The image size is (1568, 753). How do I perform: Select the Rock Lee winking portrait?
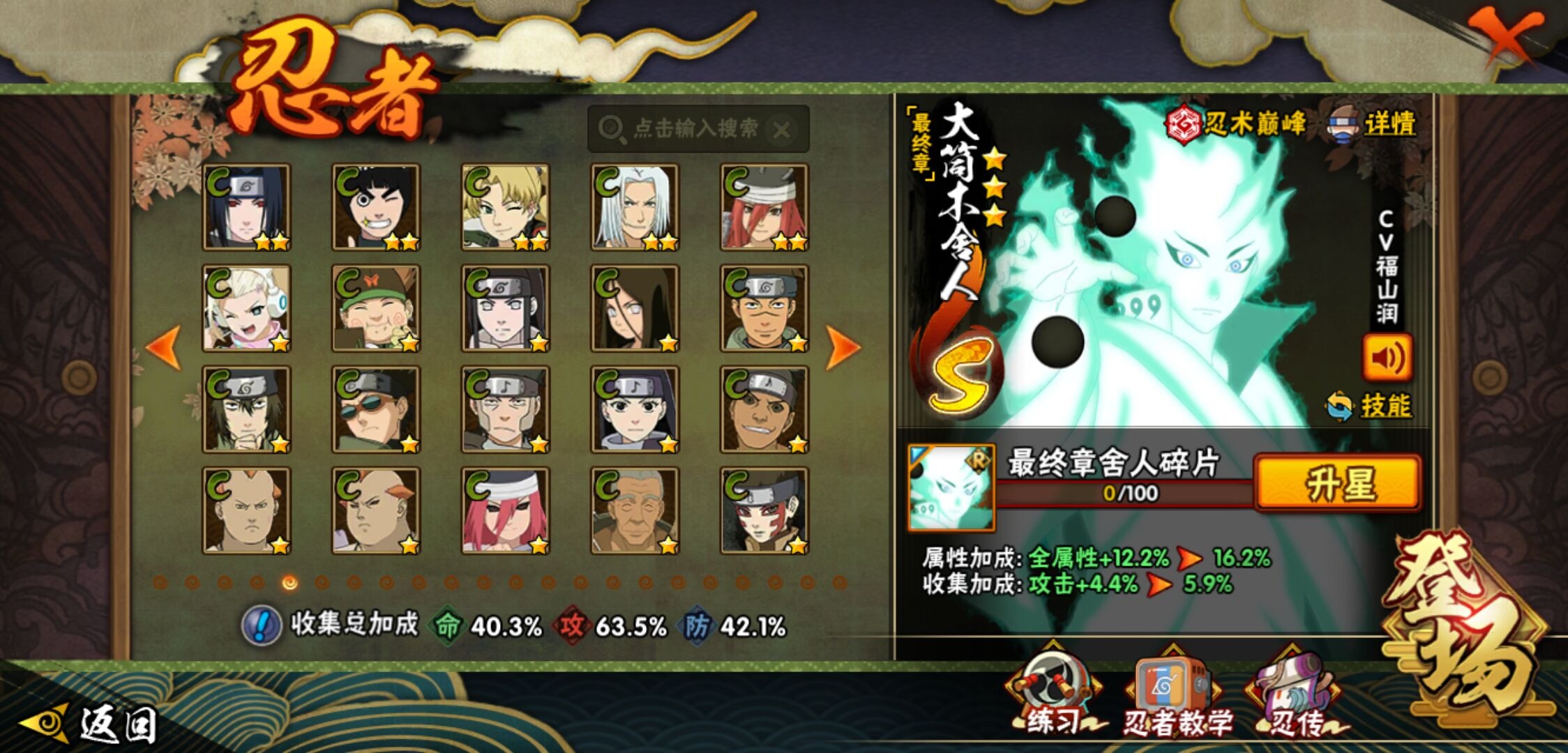pyautogui.click(x=376, y=207)
